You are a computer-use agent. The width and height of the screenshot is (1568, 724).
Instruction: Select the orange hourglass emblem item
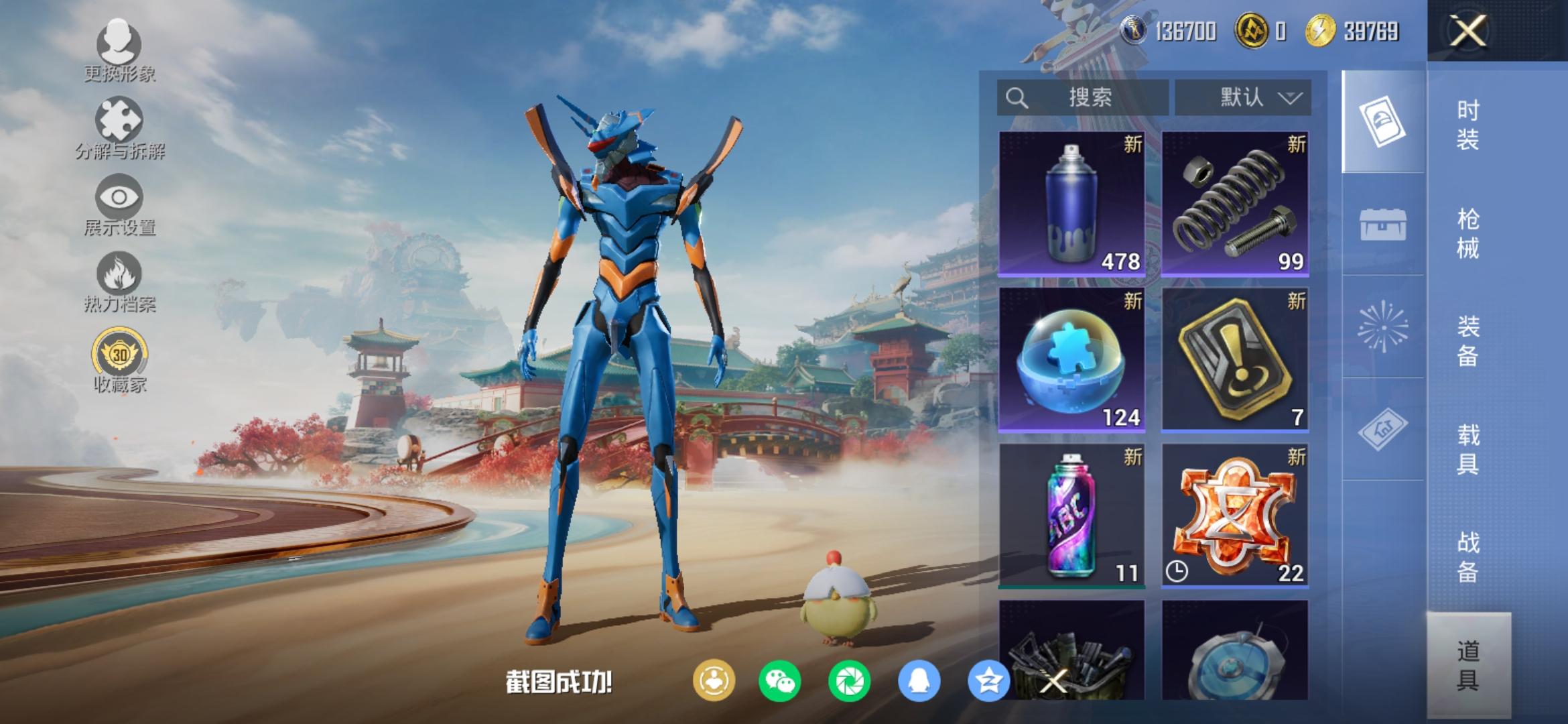pos(1234,516)
